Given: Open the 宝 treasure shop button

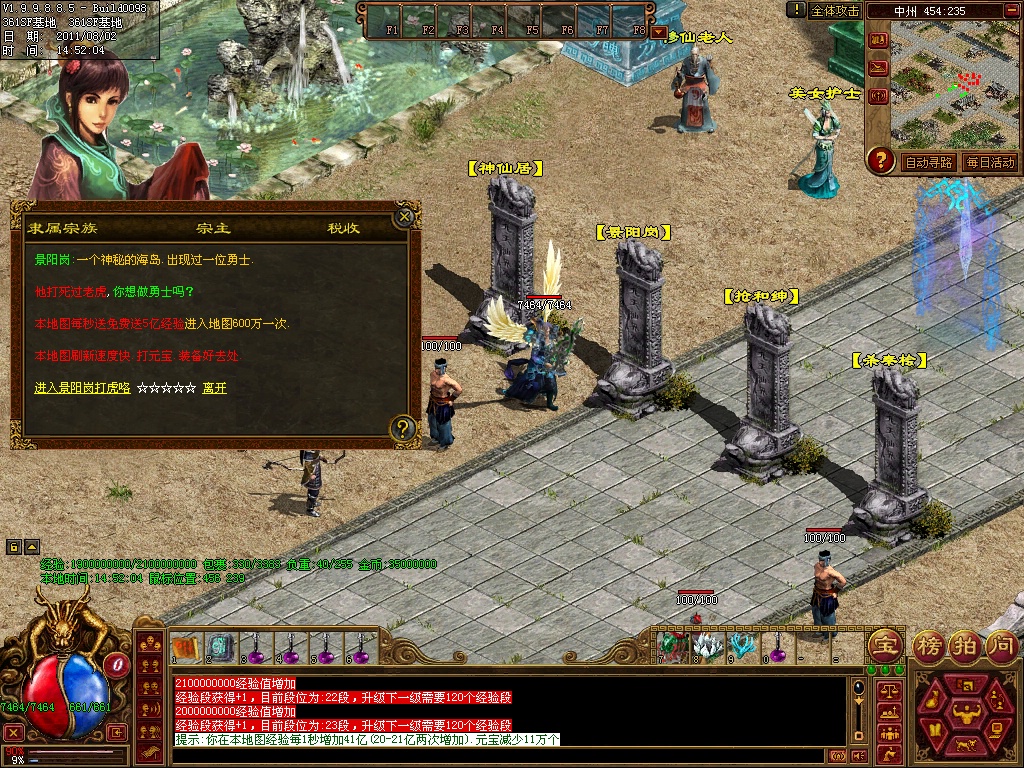Looking at the screenshot, I should [x=886, y=645].
